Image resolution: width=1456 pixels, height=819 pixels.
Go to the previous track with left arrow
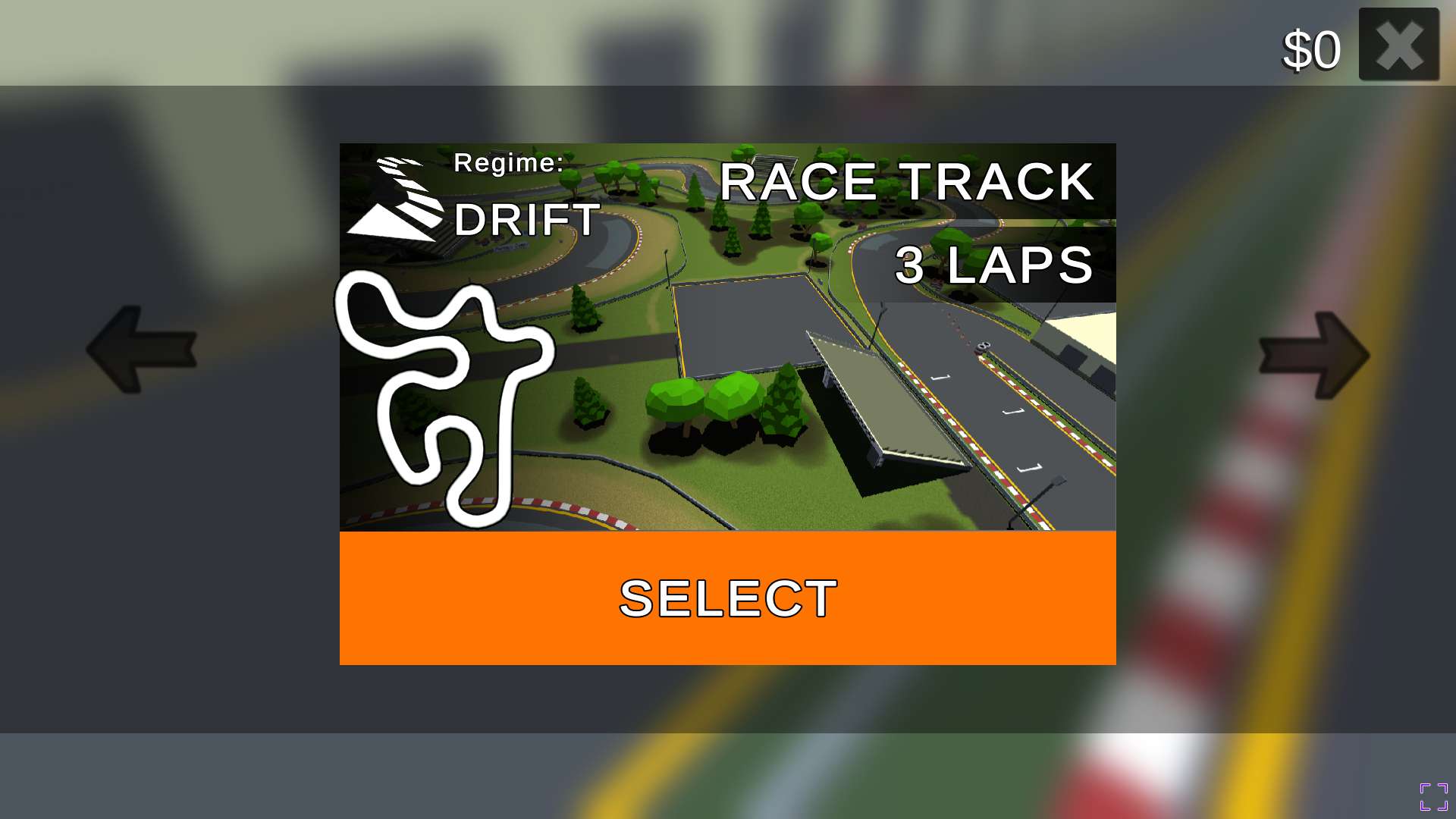(x=142, y=350)
